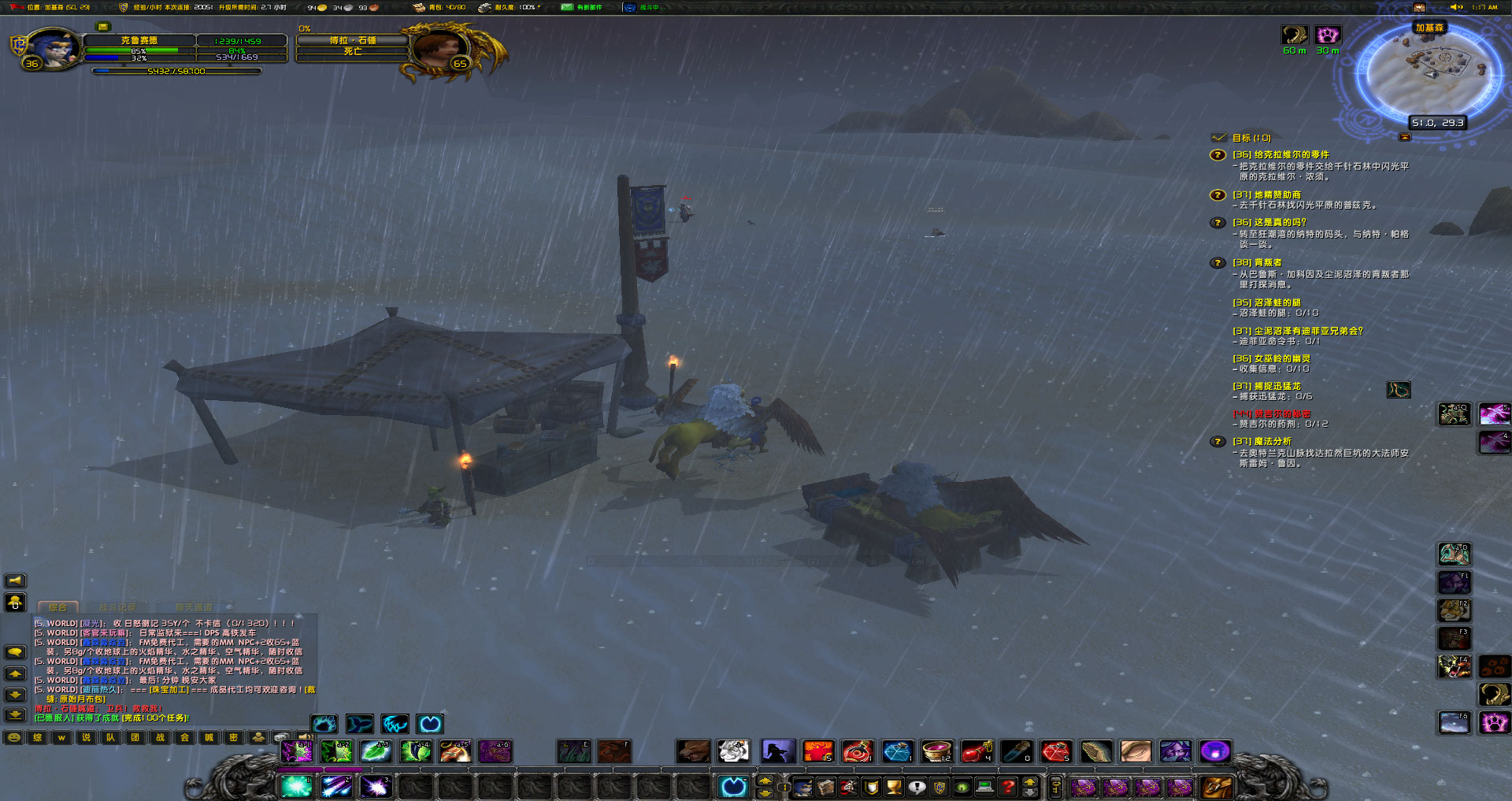
Task: Open the character info portrait micro button
Action: (803, 787)
